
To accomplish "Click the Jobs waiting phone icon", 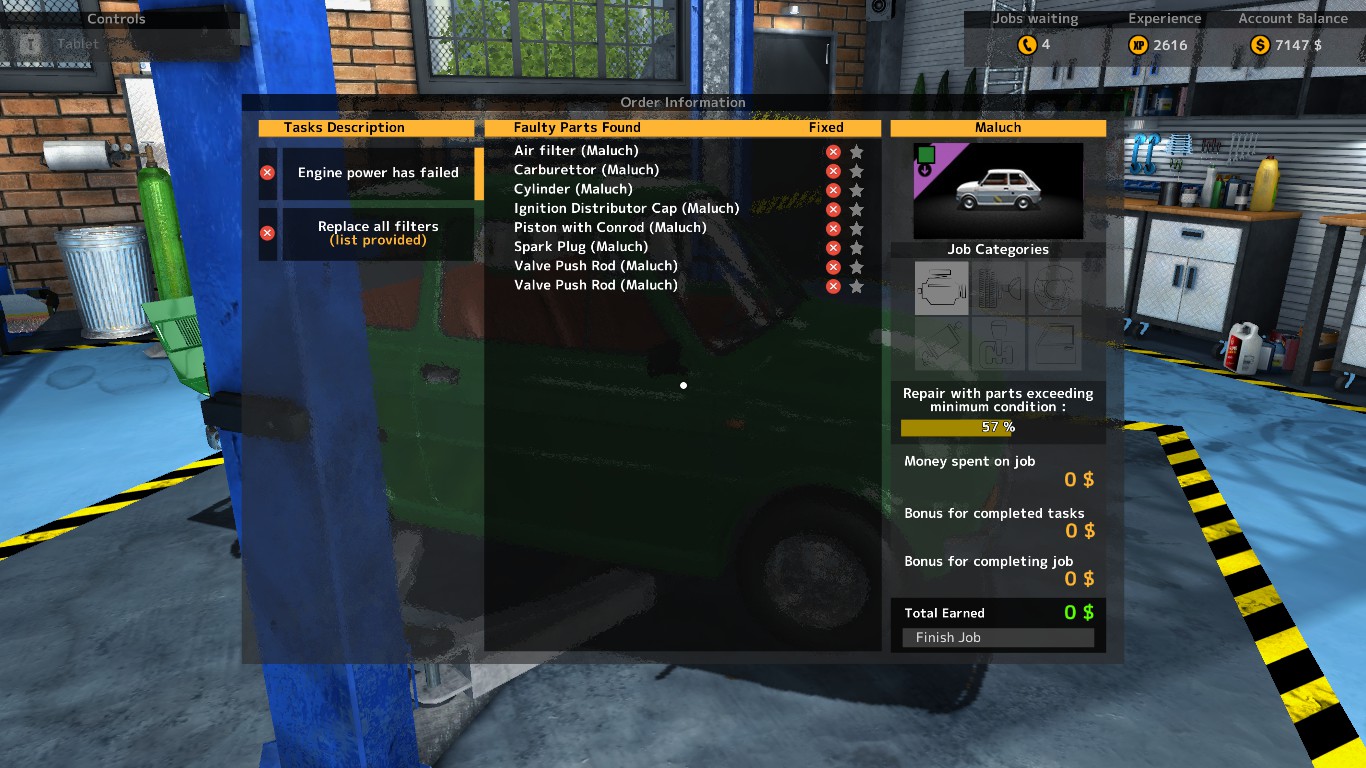I will (1027, 45).
